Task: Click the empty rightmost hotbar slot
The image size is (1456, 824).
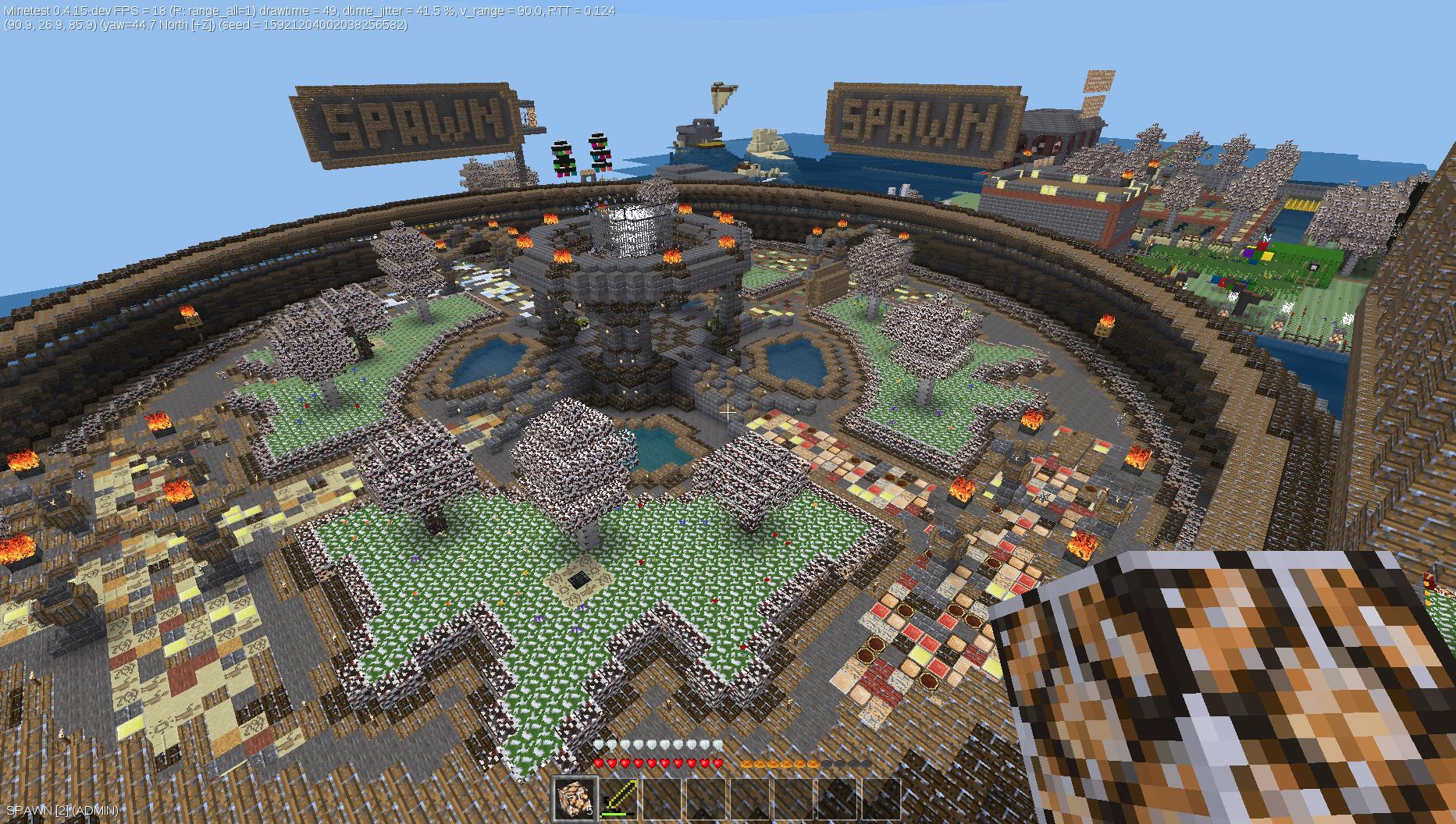Action: [x=881, y=797]
